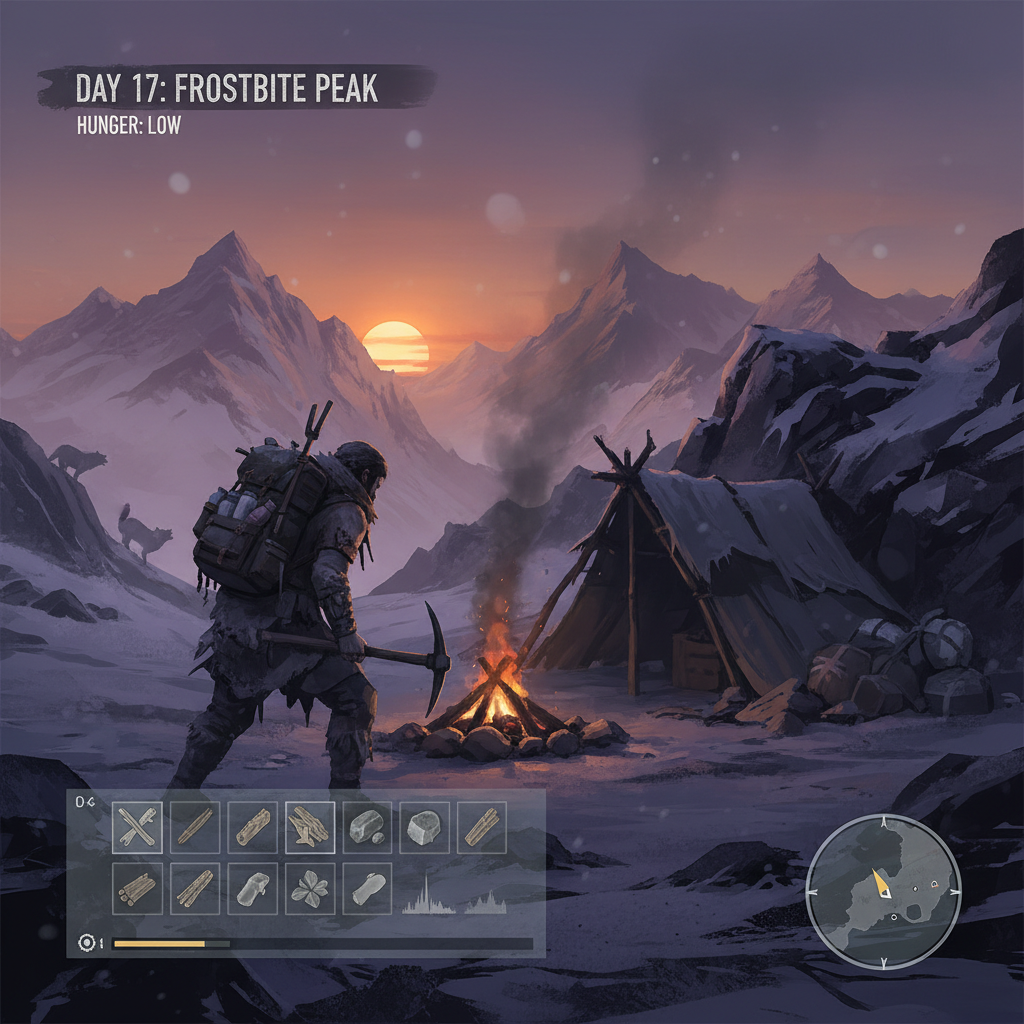The width and height of the screenshot is (1024, 1024).
Task: Select the cut stone block slot
Action: [x=424, y=827]
